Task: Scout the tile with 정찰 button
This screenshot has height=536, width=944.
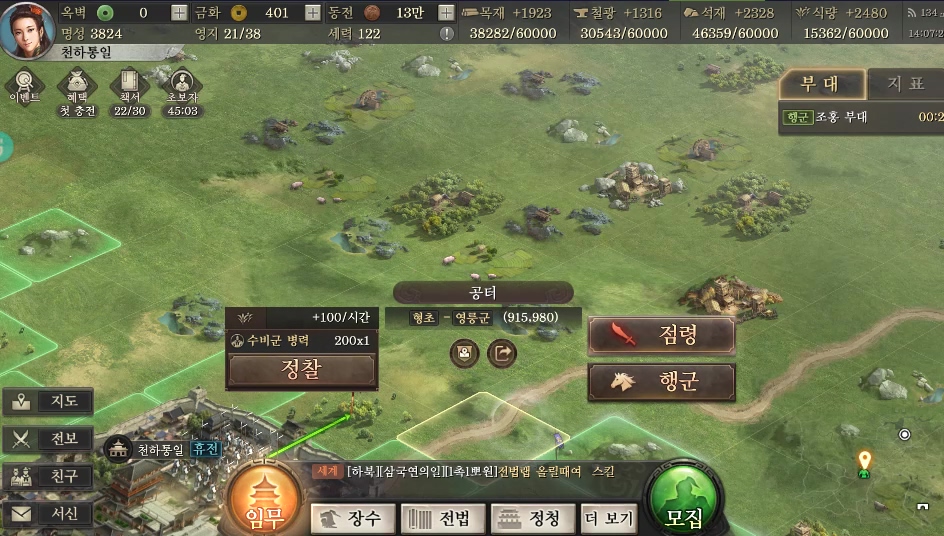Action: point(301,370)
